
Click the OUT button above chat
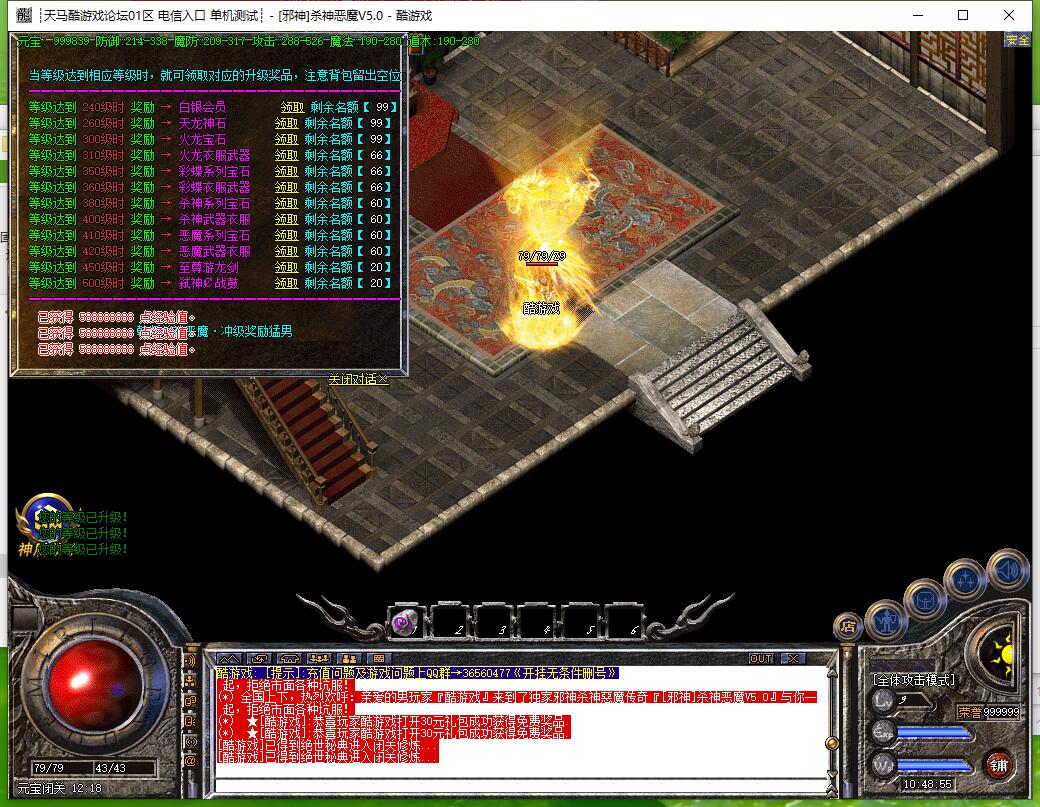761,658
